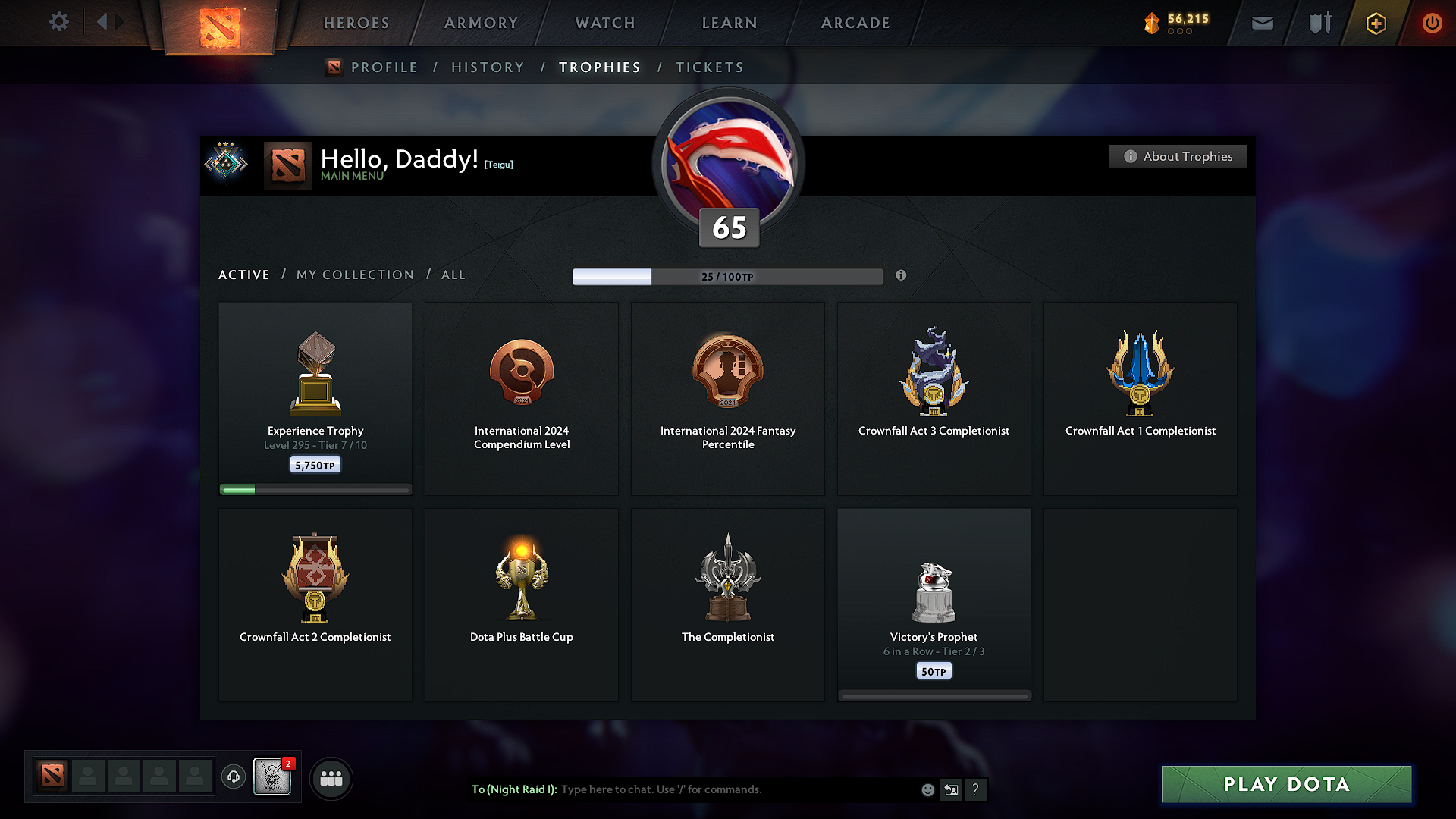Click the 25/100TP progress bar
This screenshot has width=1456, height=819.
[x=727, y=277]
